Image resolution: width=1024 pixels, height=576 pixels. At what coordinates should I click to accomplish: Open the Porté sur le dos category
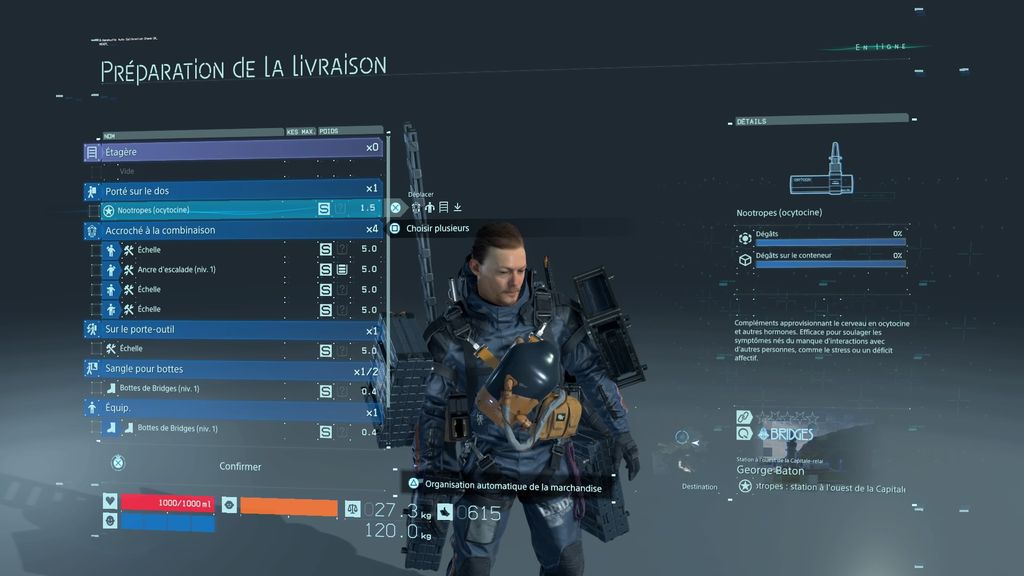click(x=232, y=190)
